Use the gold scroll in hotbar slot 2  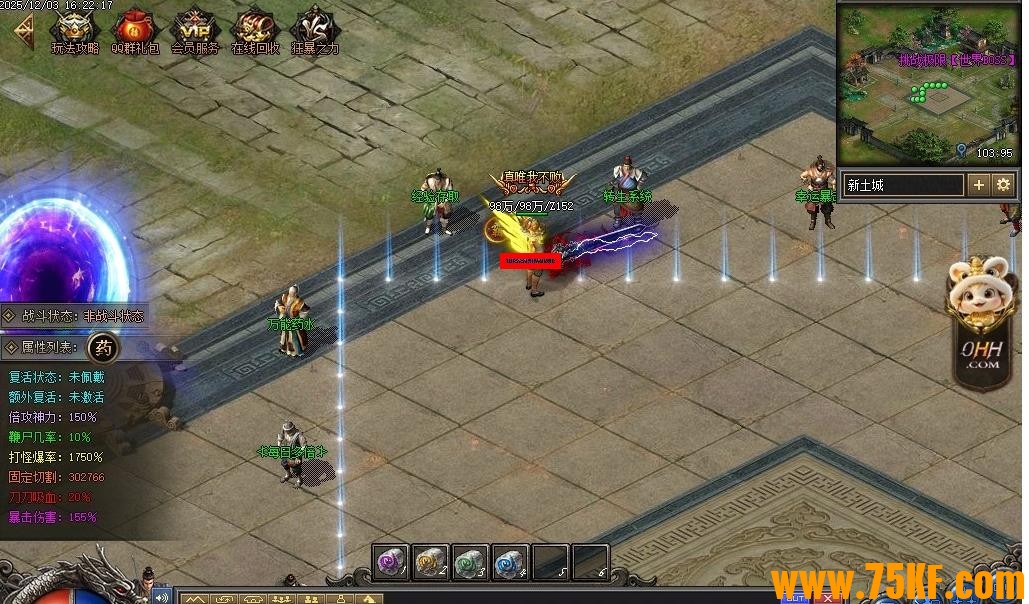pos(431,562)
